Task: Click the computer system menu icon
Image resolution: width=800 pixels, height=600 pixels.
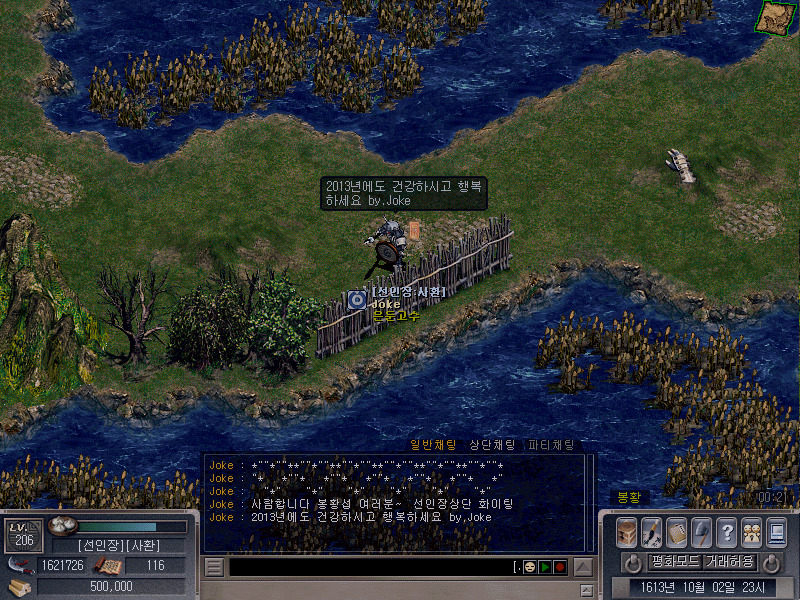Action: coord(776,531)
